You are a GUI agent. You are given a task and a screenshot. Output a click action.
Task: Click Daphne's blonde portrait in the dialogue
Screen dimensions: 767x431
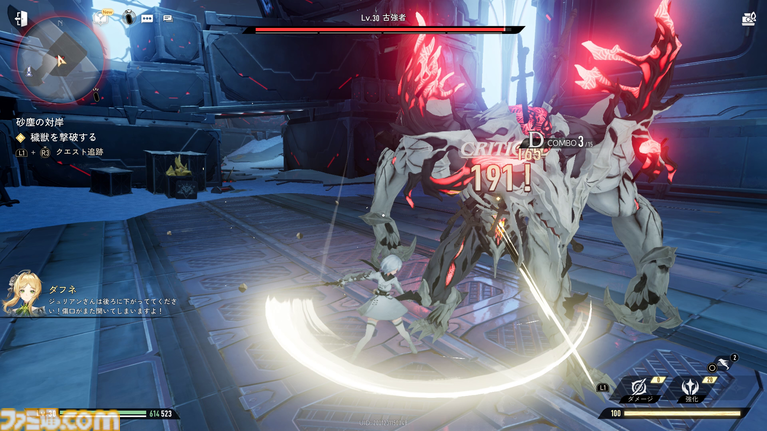click(23, 295)
